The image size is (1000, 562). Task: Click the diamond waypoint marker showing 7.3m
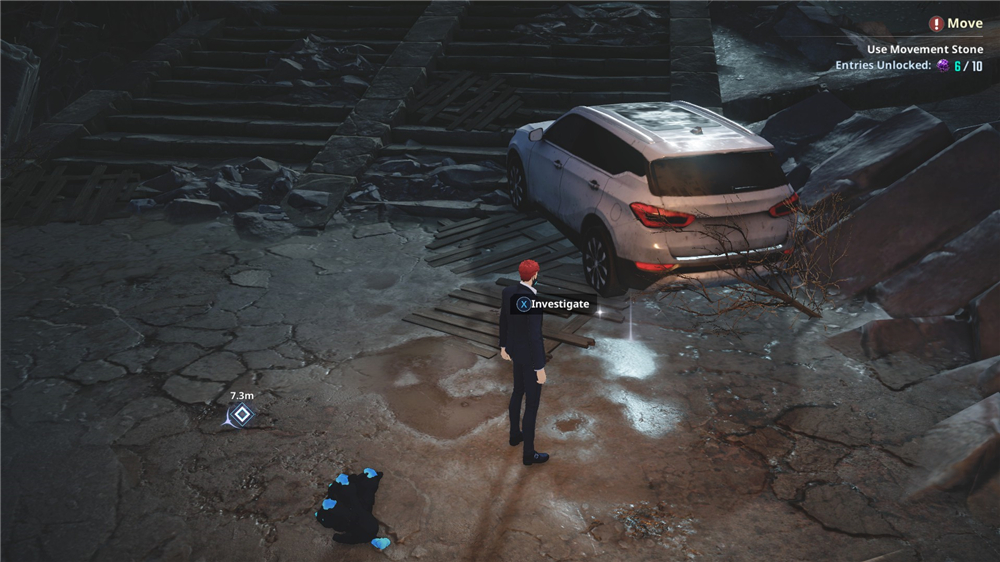click(x=240, y=415)
